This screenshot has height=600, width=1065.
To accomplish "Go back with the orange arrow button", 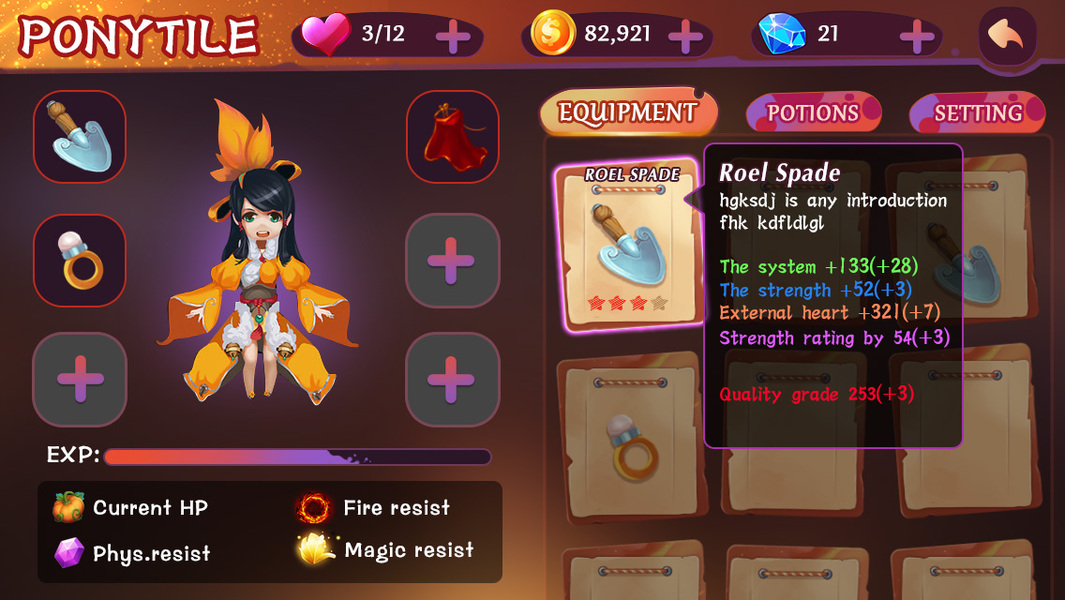I will pos(1006,36).
